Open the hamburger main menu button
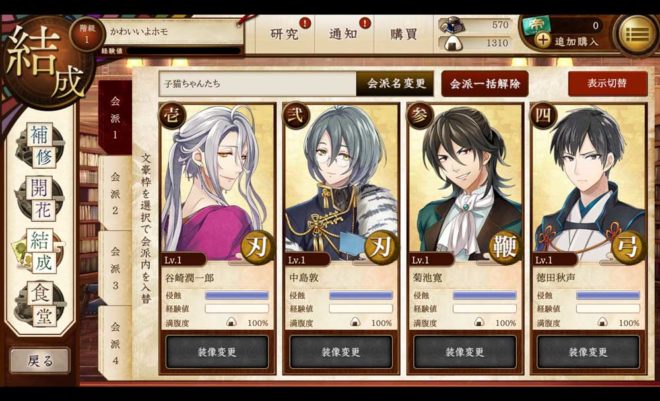The height and width of the screenshot is (401, 660). click(634, 34)
